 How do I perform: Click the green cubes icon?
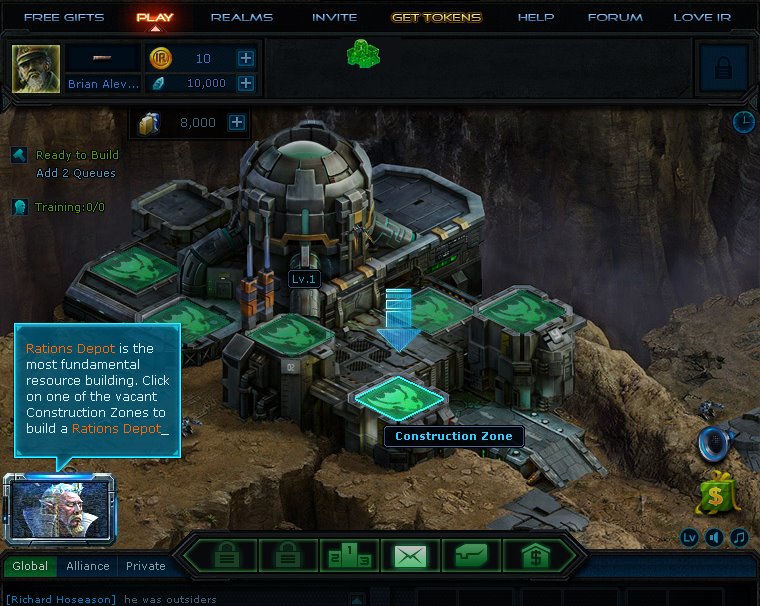363,54
